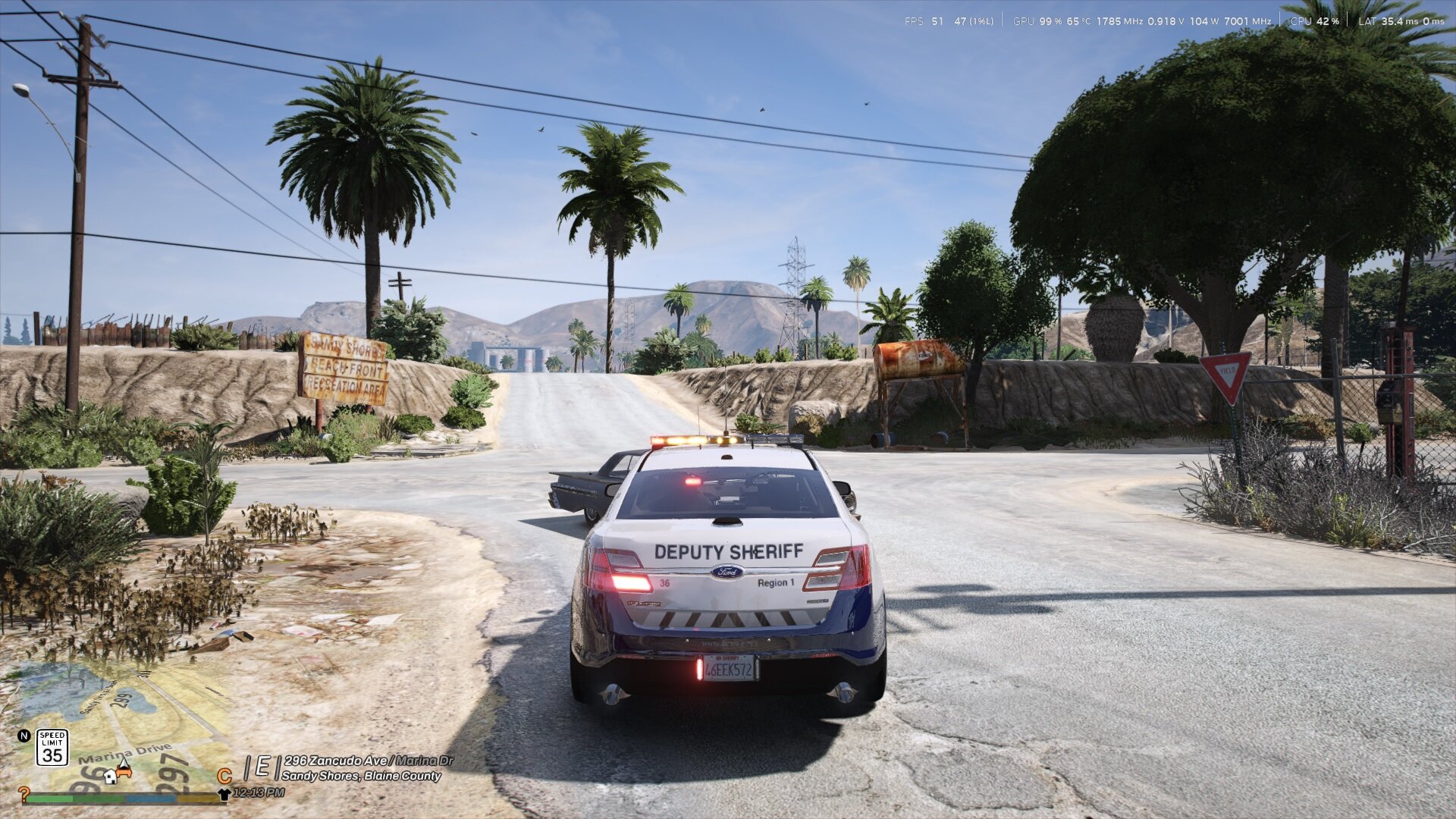
Task: Select the black t-shirt clothing store blip
Action: tap(224, 794)
